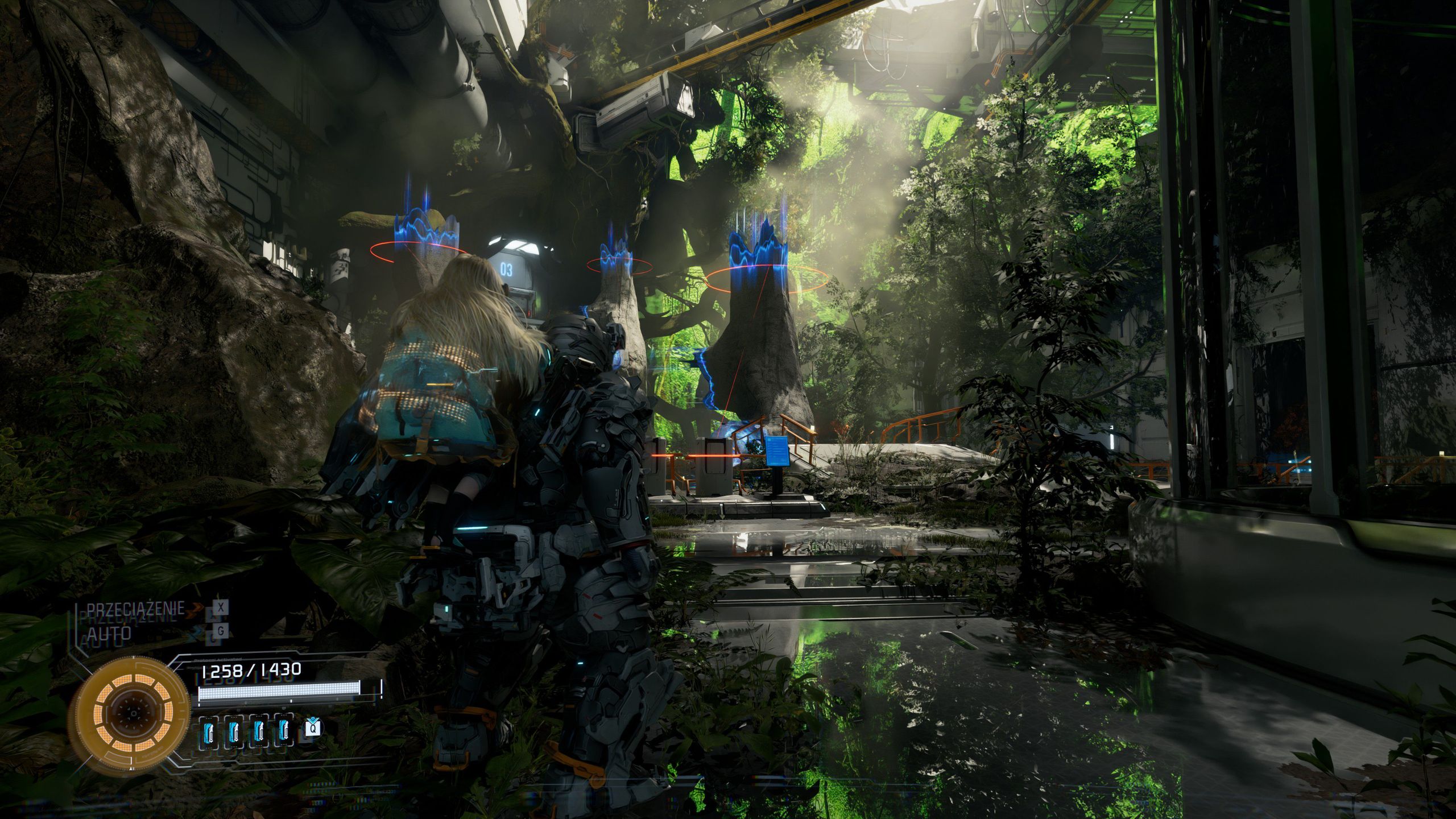1456x819 pixels.
Task: Toggle the AUTO mode label
Action: pos(109,632)
